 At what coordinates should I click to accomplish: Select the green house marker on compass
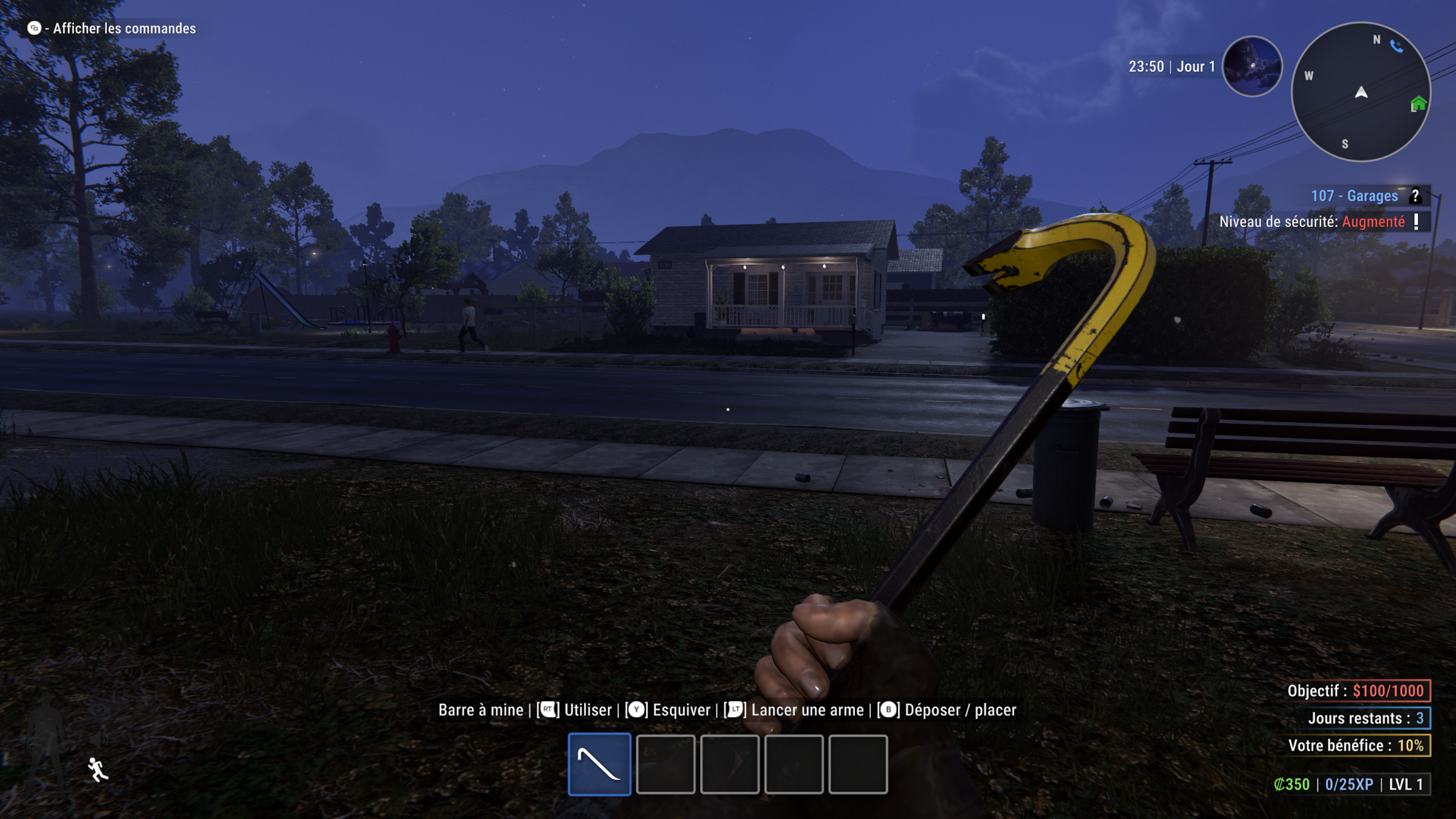pyautogui.click(x=1418, y=104)
